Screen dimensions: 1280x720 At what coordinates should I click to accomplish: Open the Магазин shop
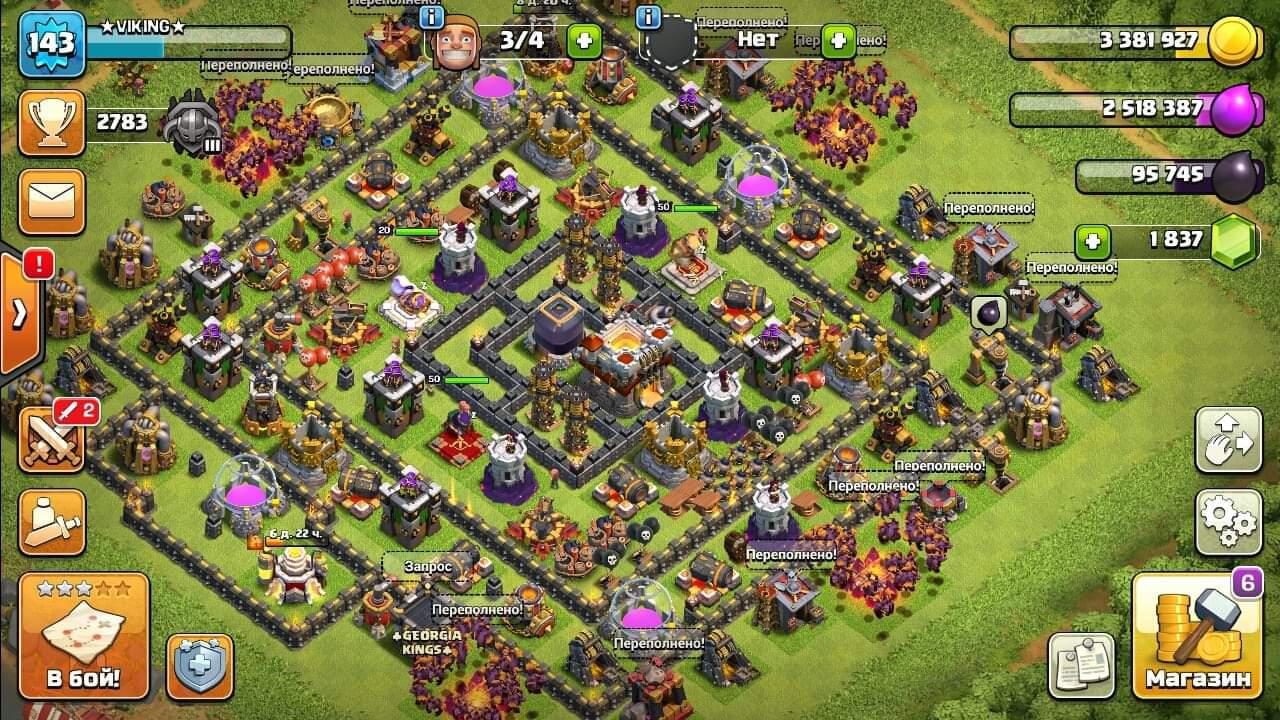coord(1198,635)
